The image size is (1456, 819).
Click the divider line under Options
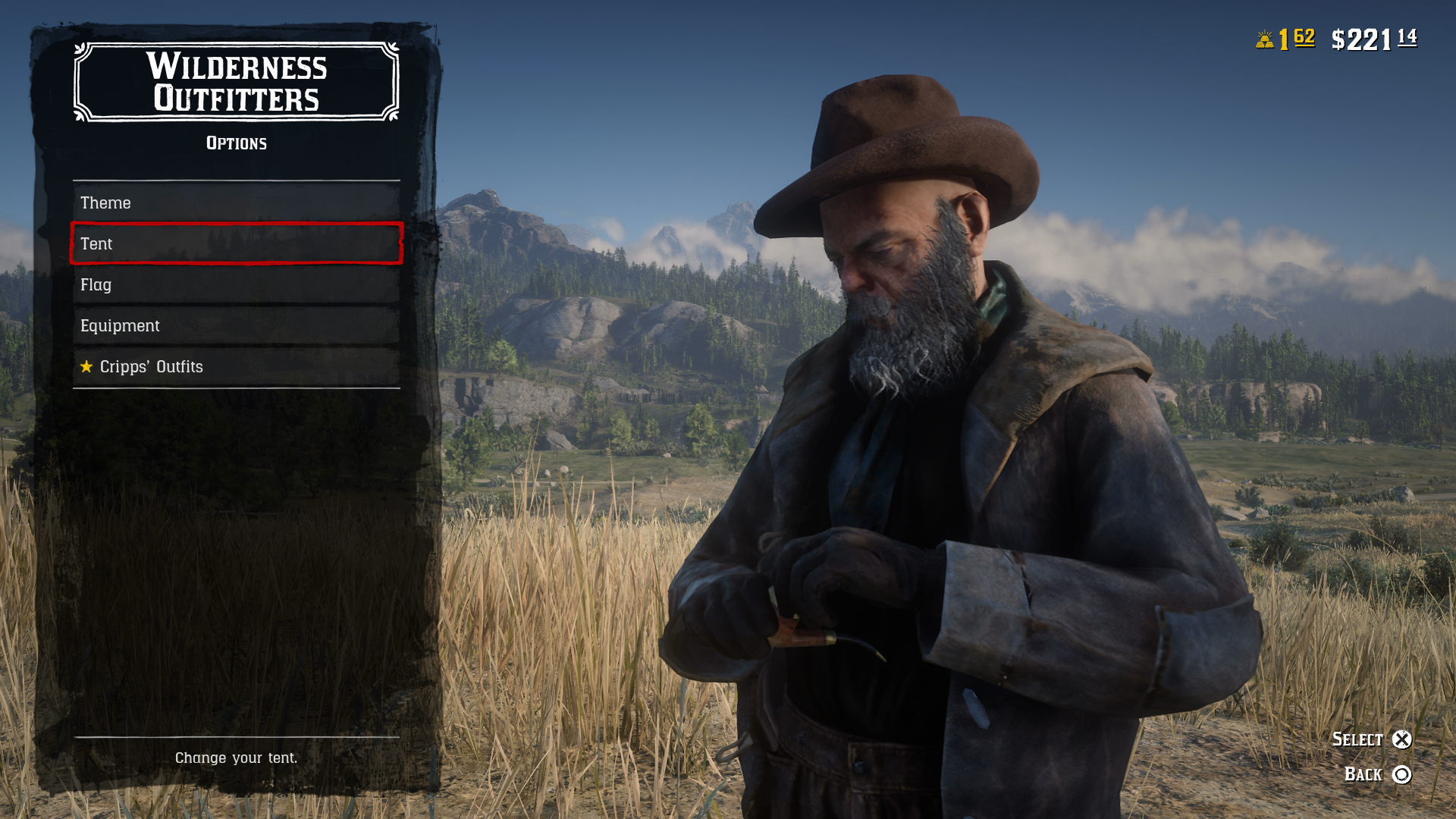click(x=236, y=180)
